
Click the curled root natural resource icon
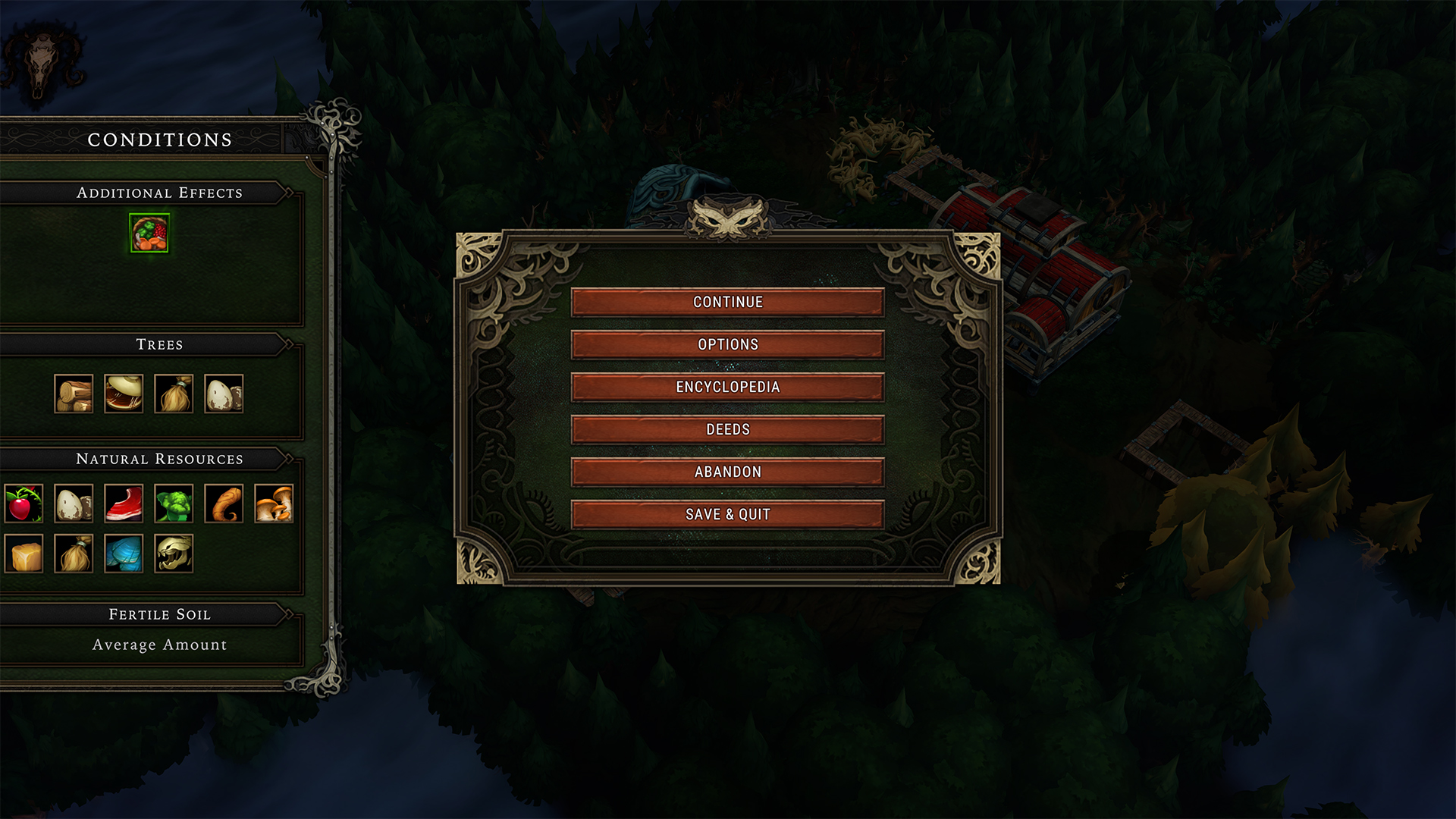click(224, 504)
